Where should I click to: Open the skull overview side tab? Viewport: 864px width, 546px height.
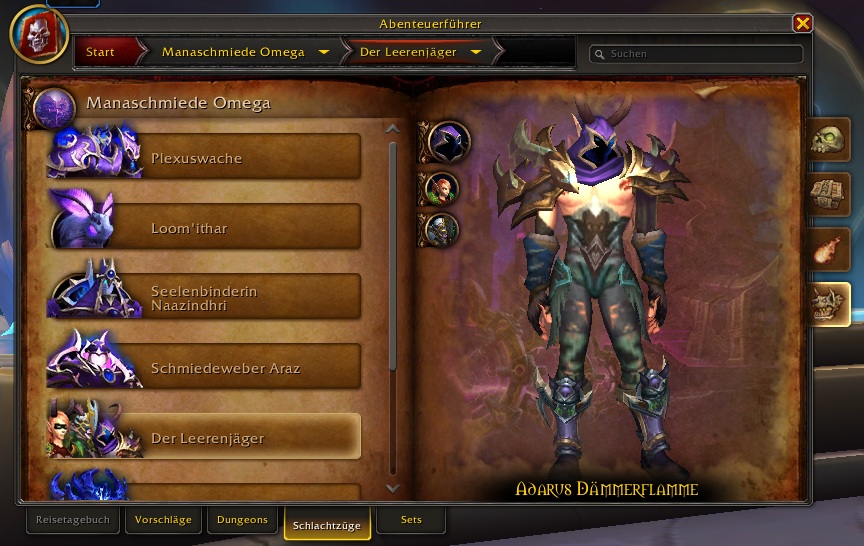point(830,140)
